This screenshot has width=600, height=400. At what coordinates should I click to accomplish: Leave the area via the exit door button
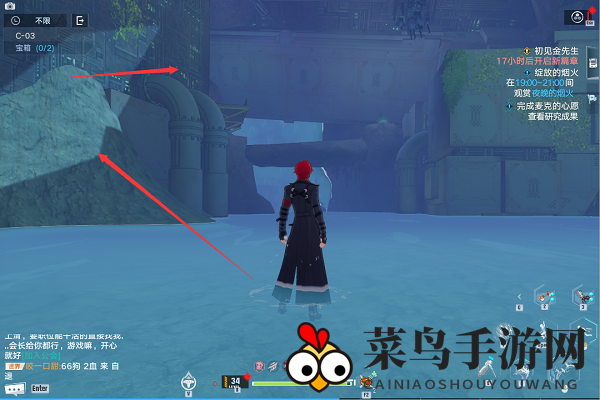pyautogui.click(x=80, y=20)
